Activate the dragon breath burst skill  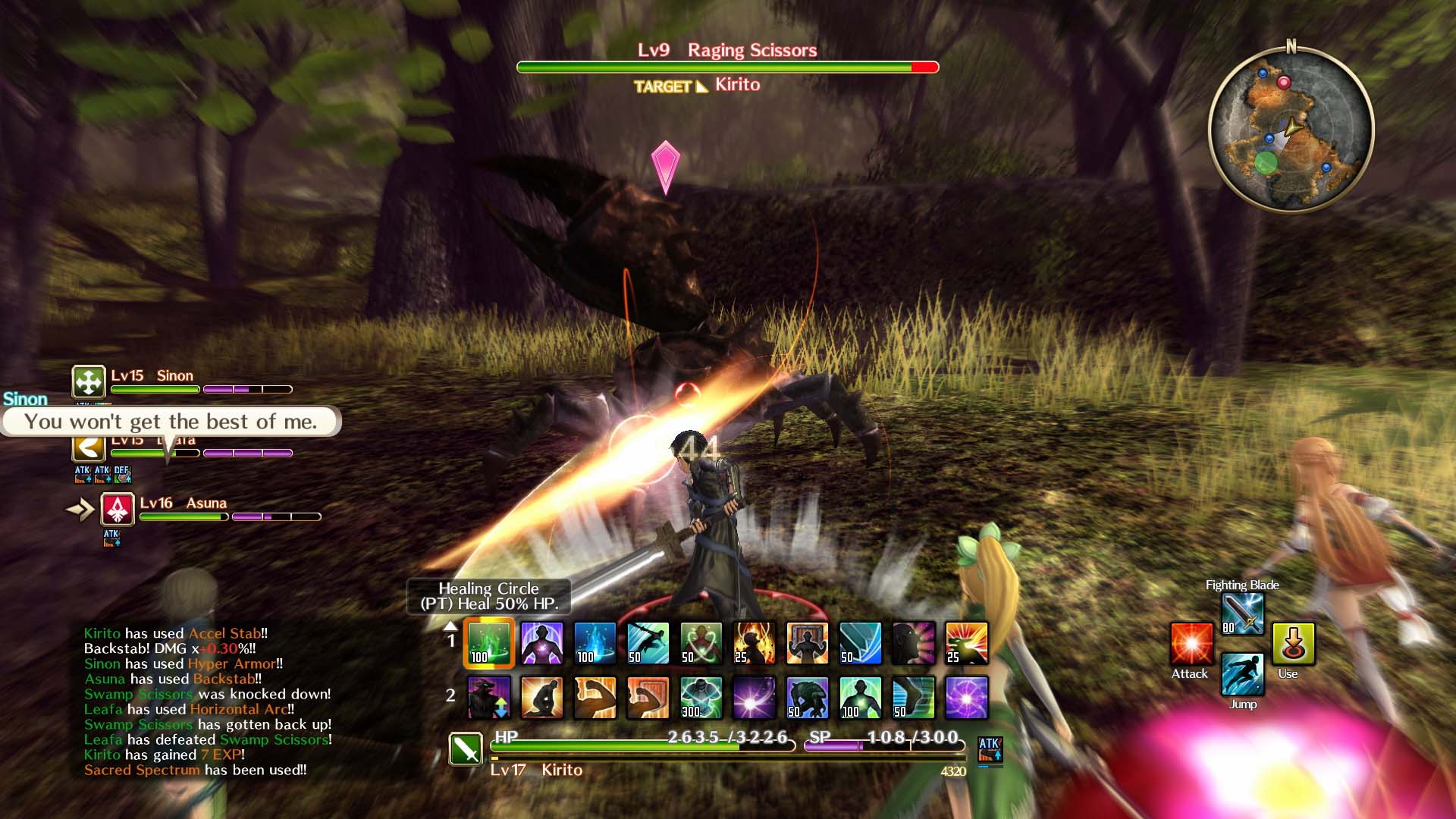pyautogui.click(x=967, y=643)
